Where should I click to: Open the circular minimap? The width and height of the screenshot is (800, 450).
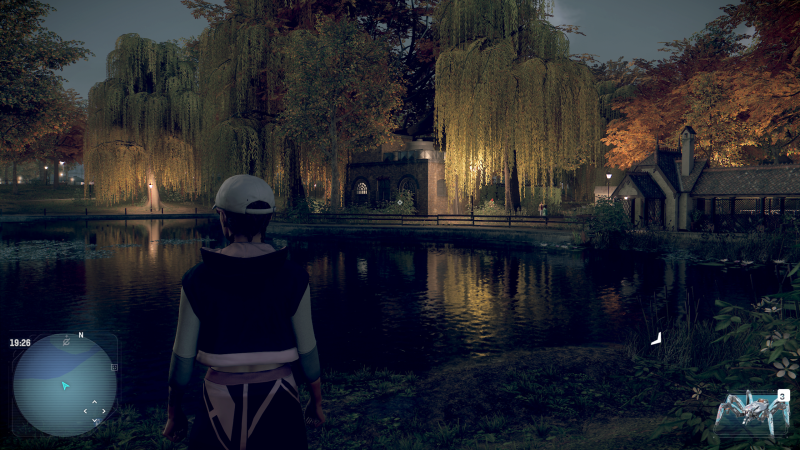pyautogui.click(x=64, y=385)
